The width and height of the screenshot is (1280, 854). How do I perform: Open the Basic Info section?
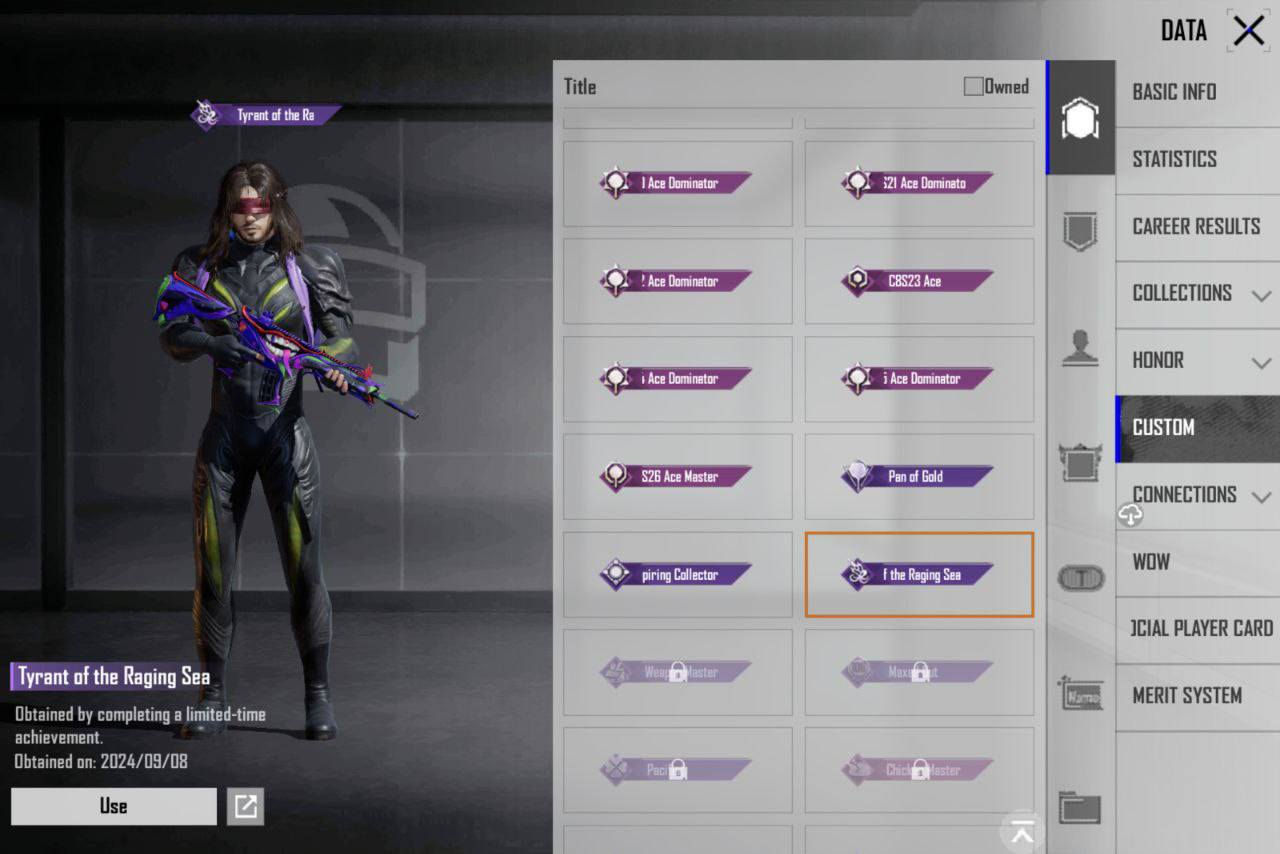[1174, 92]
